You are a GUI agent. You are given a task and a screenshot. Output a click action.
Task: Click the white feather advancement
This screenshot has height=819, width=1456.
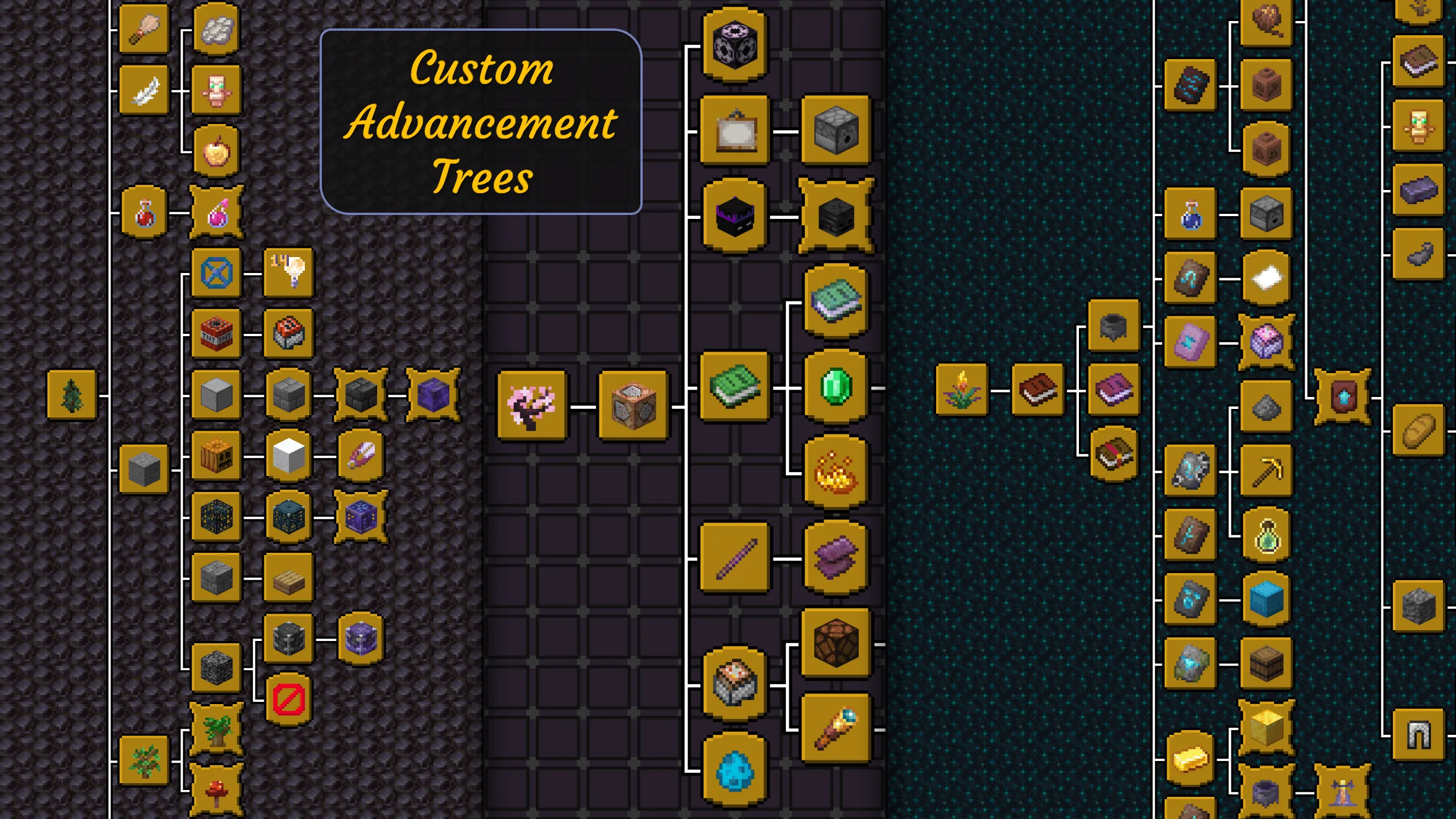pyautogui.click(x=144, y=90)
